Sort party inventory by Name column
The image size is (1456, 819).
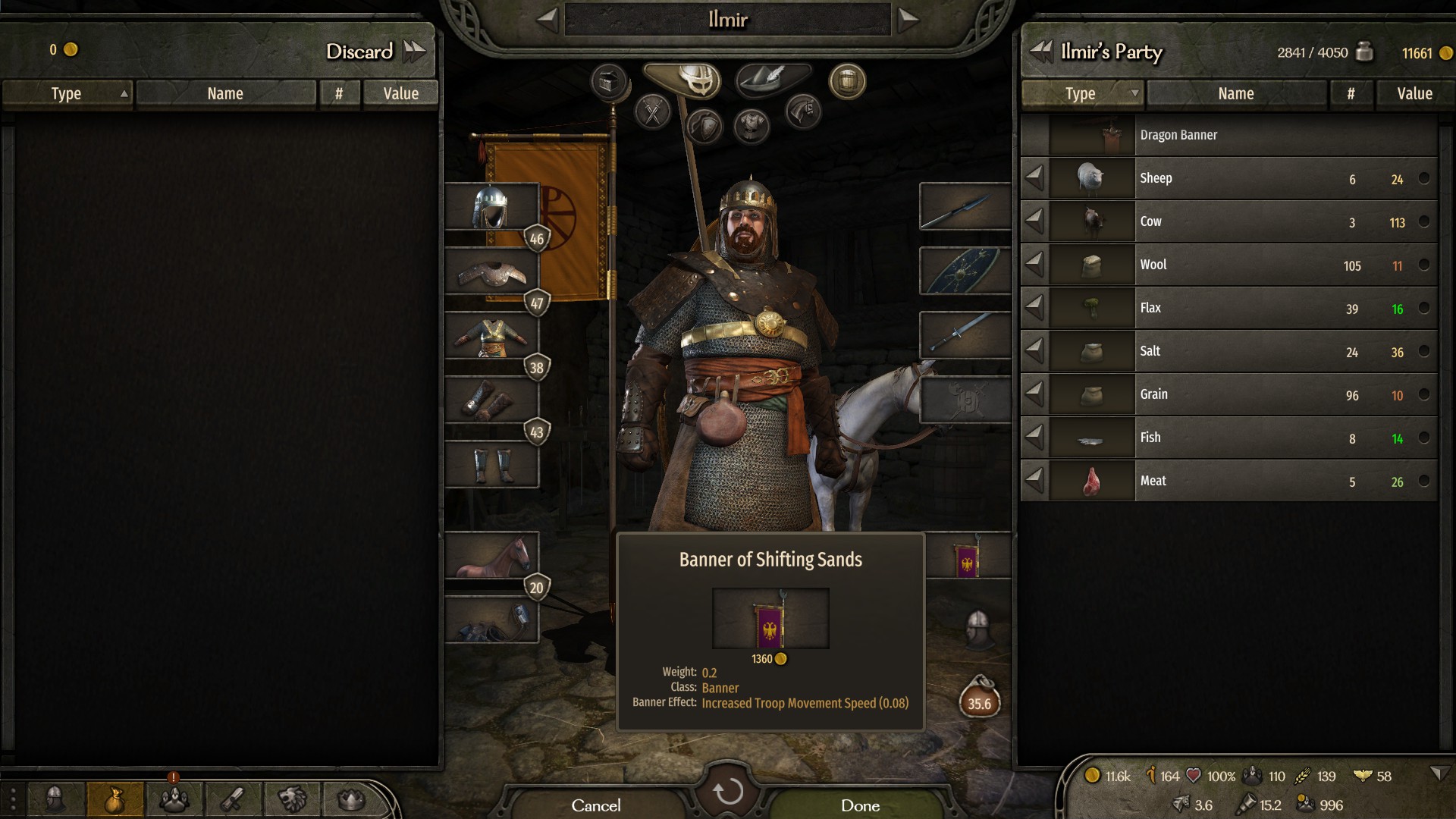pos(1235,94)
